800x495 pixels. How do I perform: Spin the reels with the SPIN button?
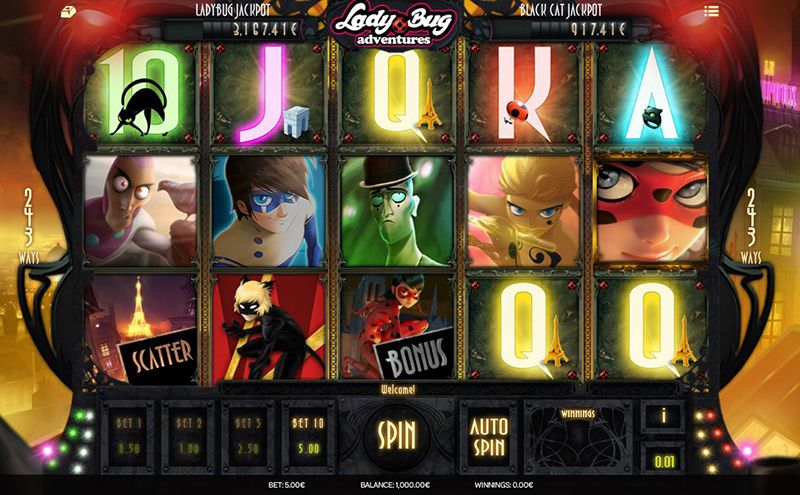[x=397, y=433]
